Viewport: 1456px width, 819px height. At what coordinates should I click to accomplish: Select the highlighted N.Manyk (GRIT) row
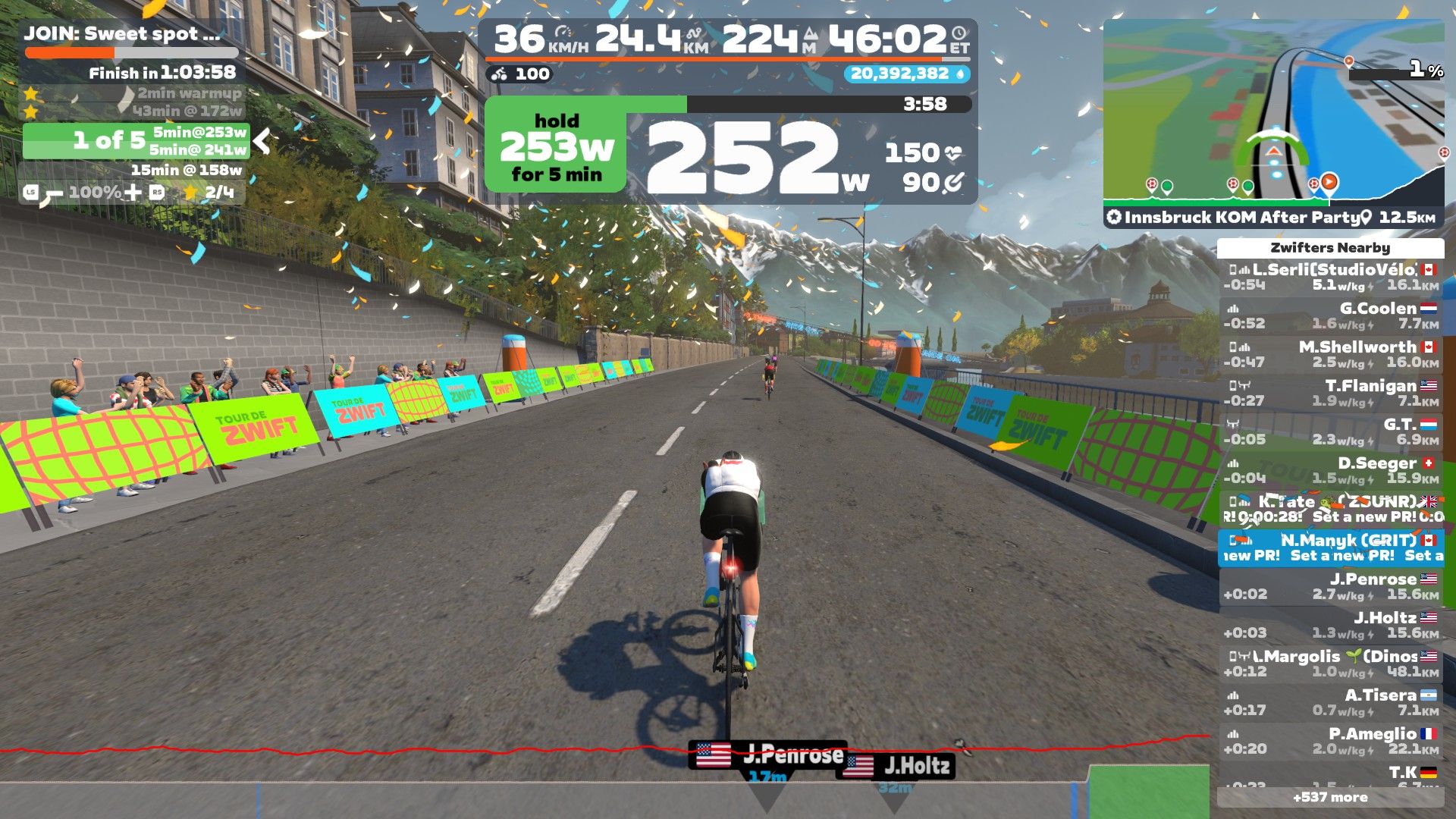pos(1331,548)
